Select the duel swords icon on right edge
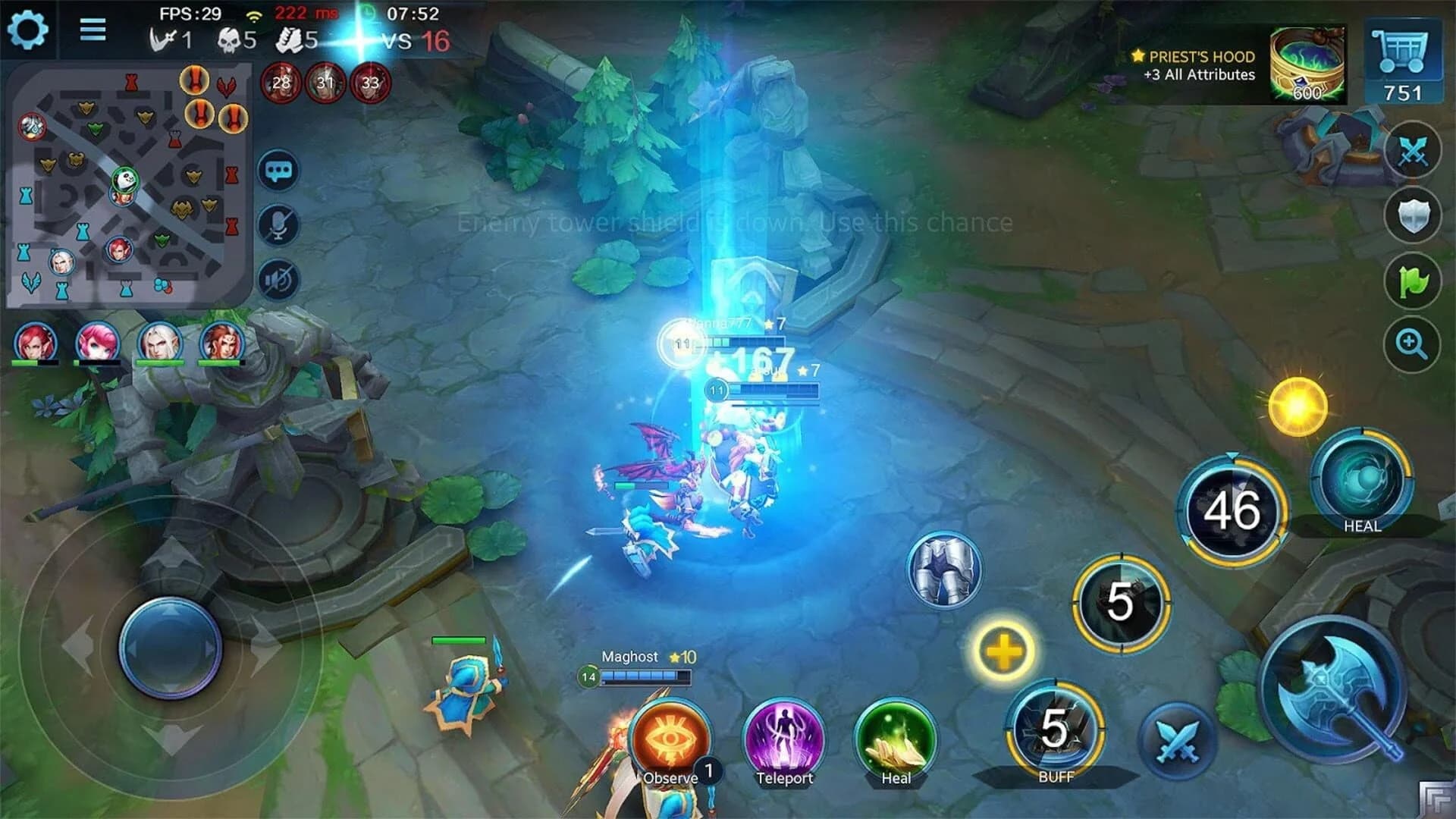The width and height of the screenshot is (1456, 819). pyautogui.click(x=1412, y=150)
